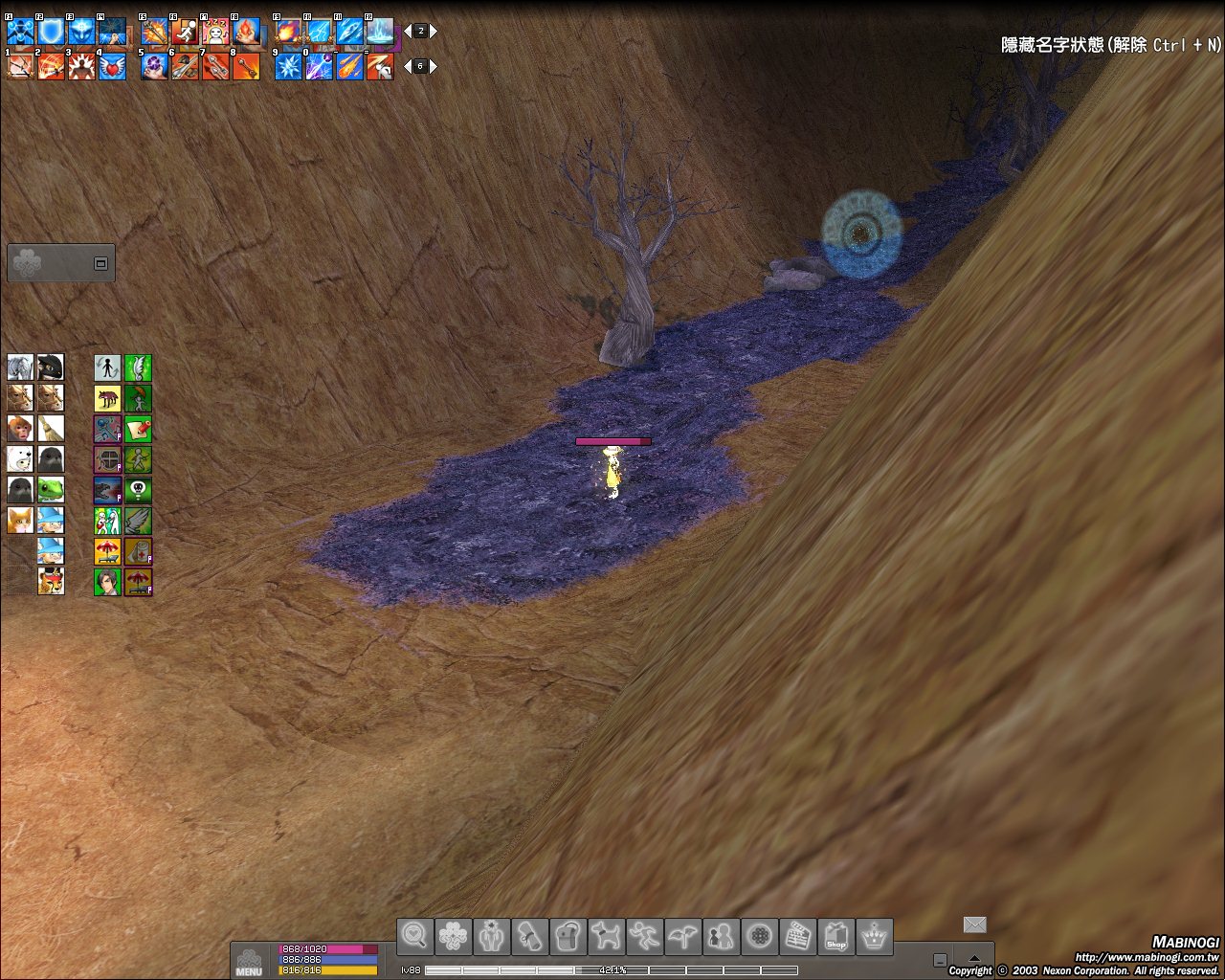Open the clapperboard toolbar icon
This screenshot has width=1225, height=980.
click(797, 936)
